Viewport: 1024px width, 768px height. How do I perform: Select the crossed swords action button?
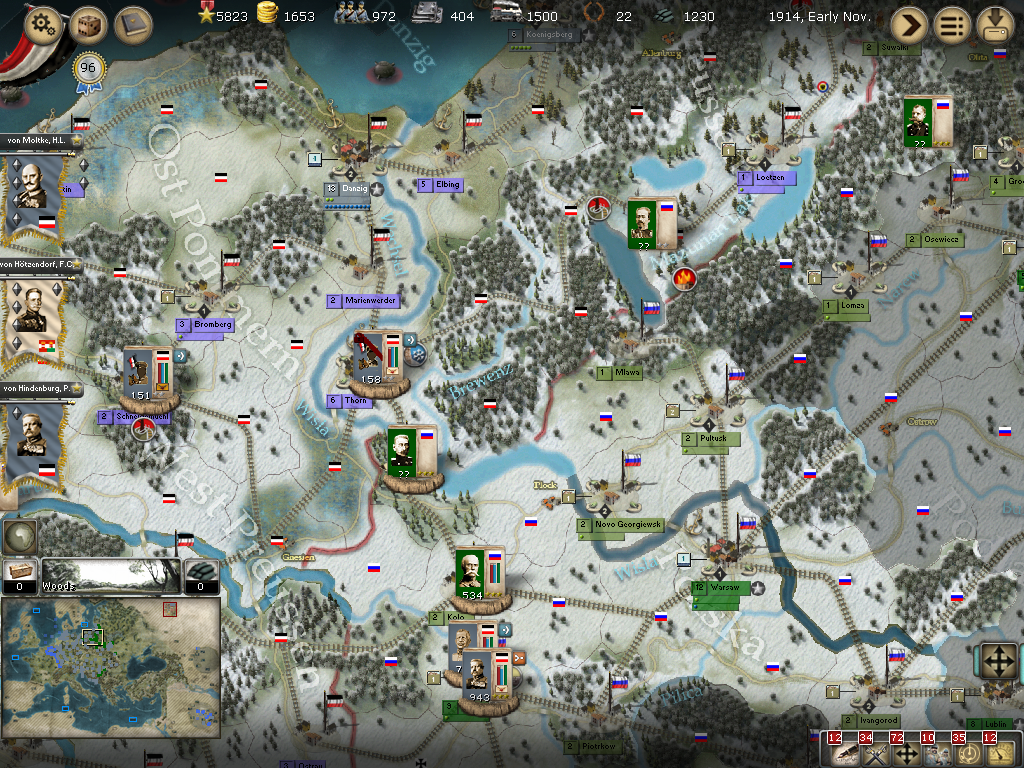coord(876,753)
